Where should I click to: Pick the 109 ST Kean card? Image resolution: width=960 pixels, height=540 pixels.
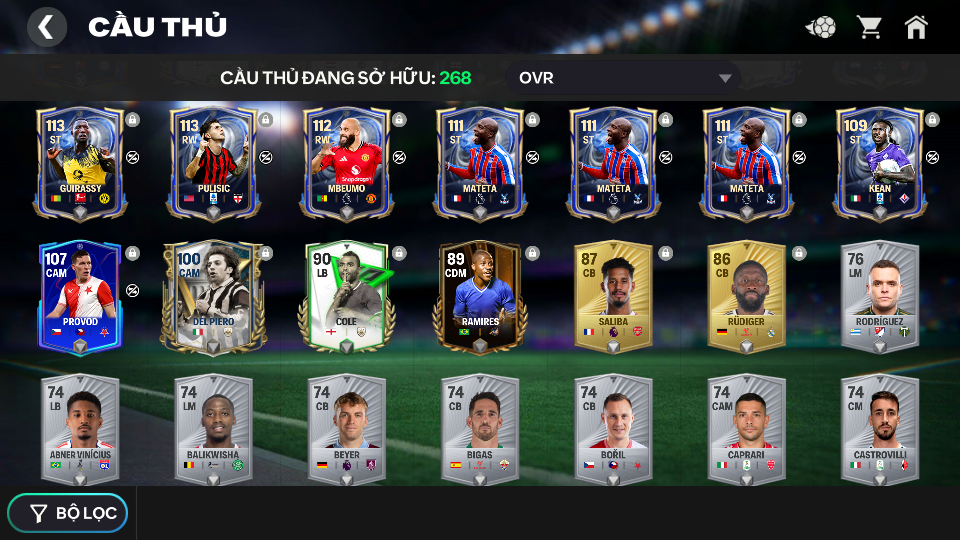point(880,162)
